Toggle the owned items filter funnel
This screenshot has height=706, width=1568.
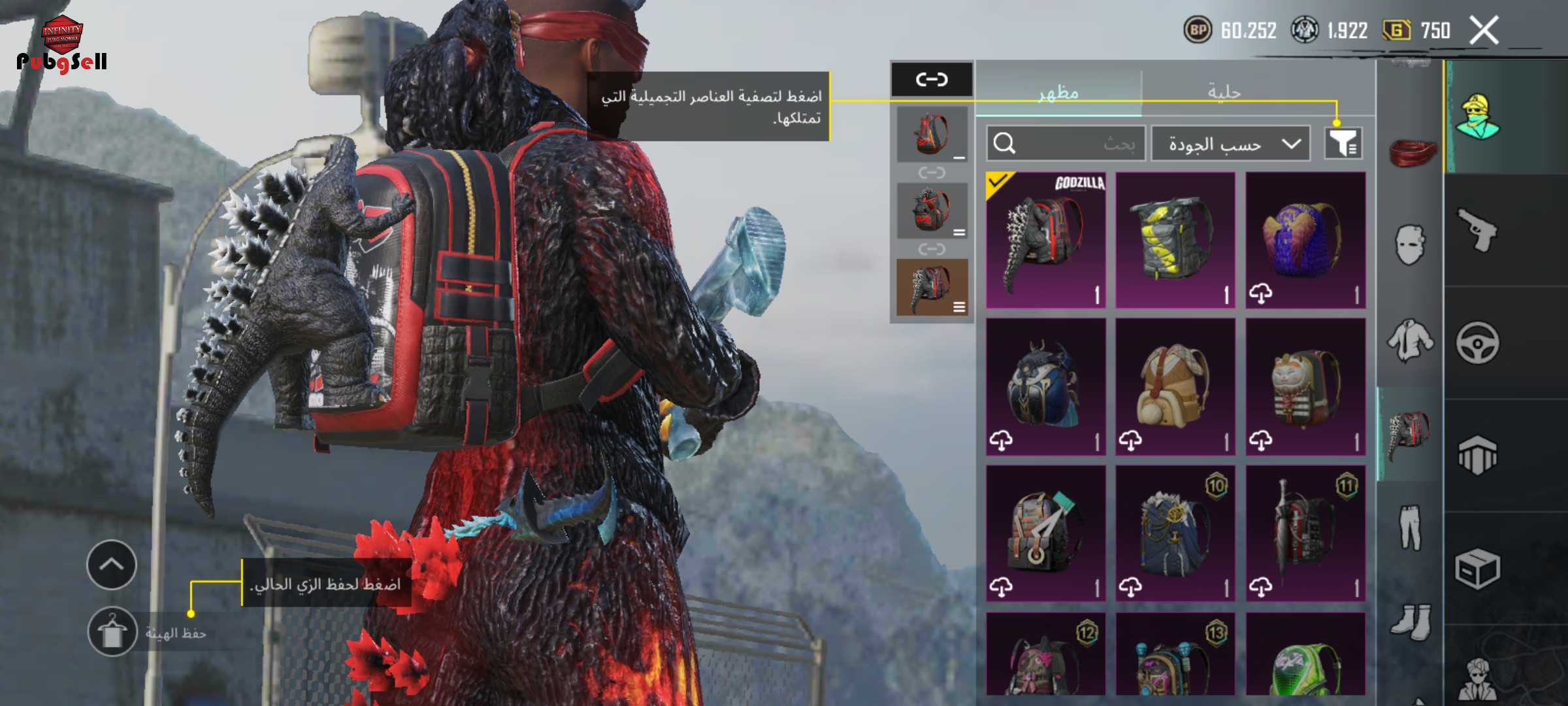(x=1343, y=143)
